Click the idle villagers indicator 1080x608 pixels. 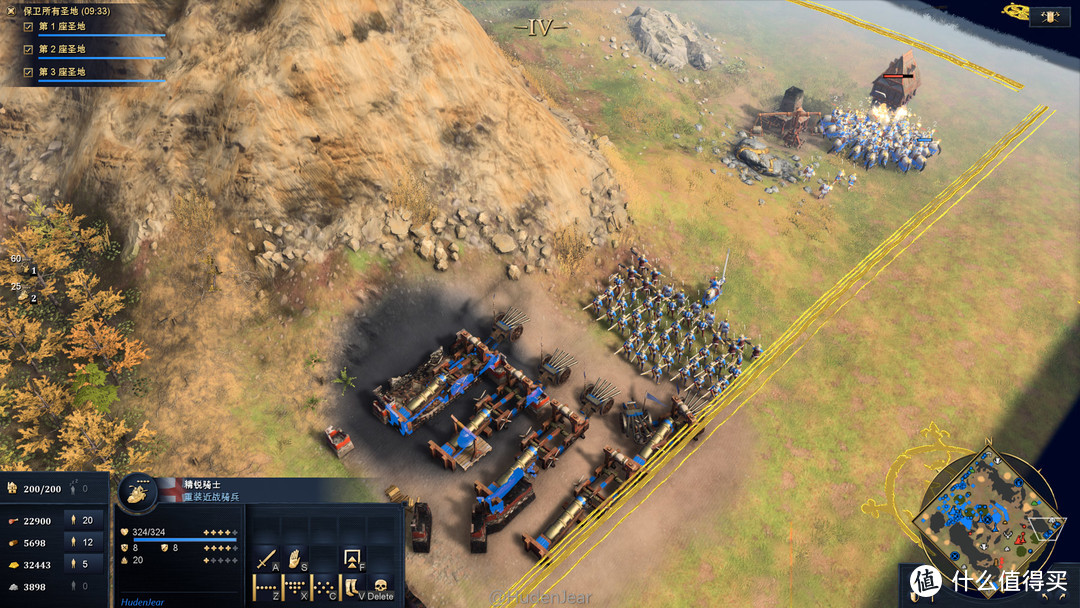click(82, 489)
